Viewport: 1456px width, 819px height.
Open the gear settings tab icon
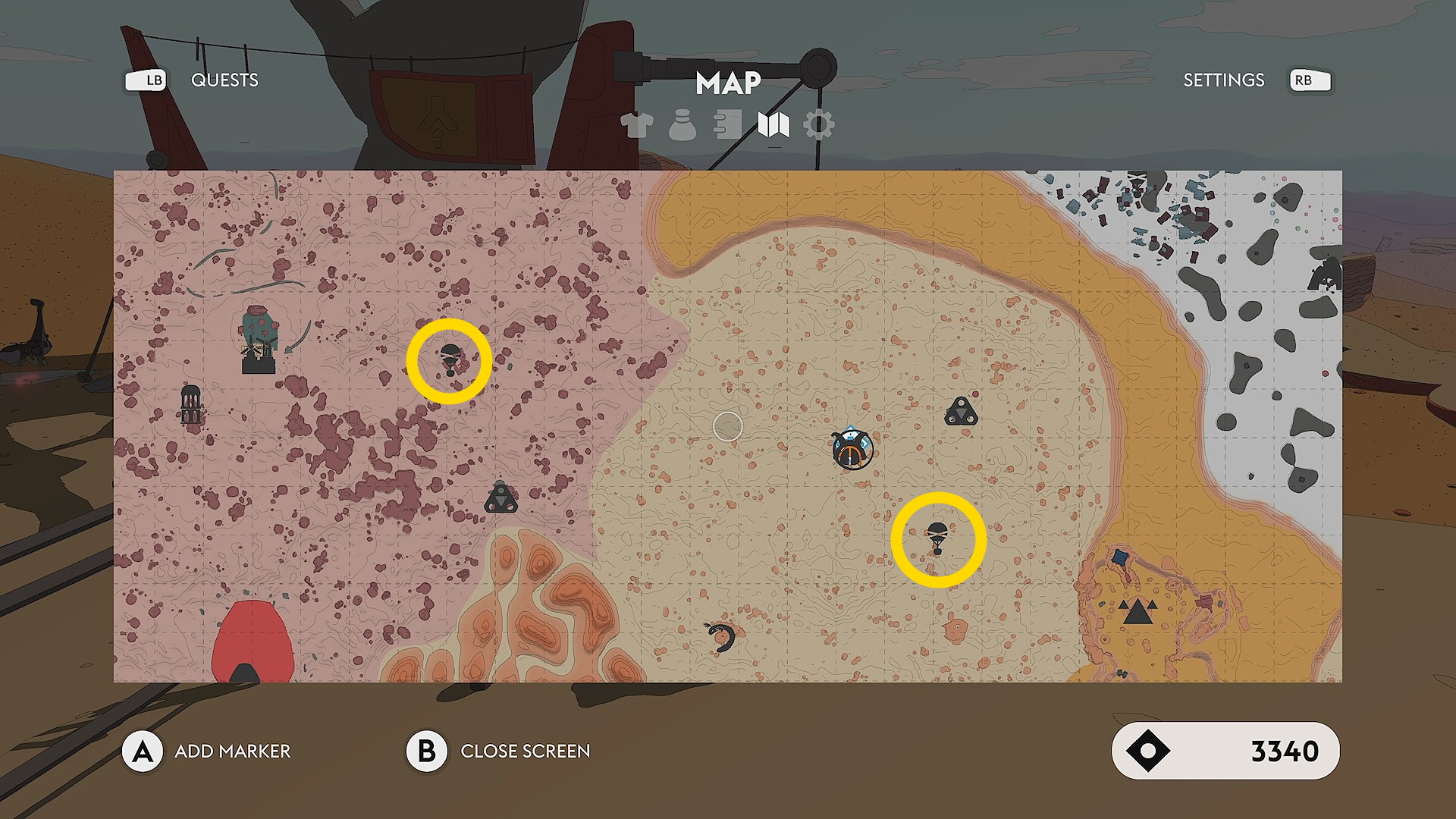pos(819,125)
